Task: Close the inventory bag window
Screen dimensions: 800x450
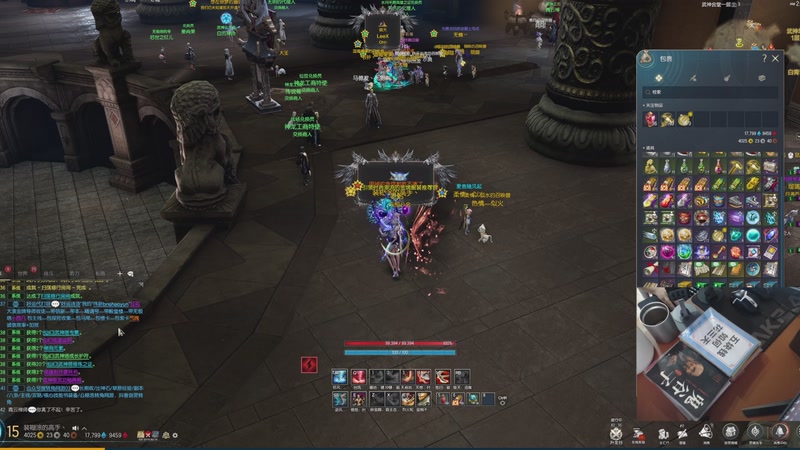Action: tap(775, 59)
